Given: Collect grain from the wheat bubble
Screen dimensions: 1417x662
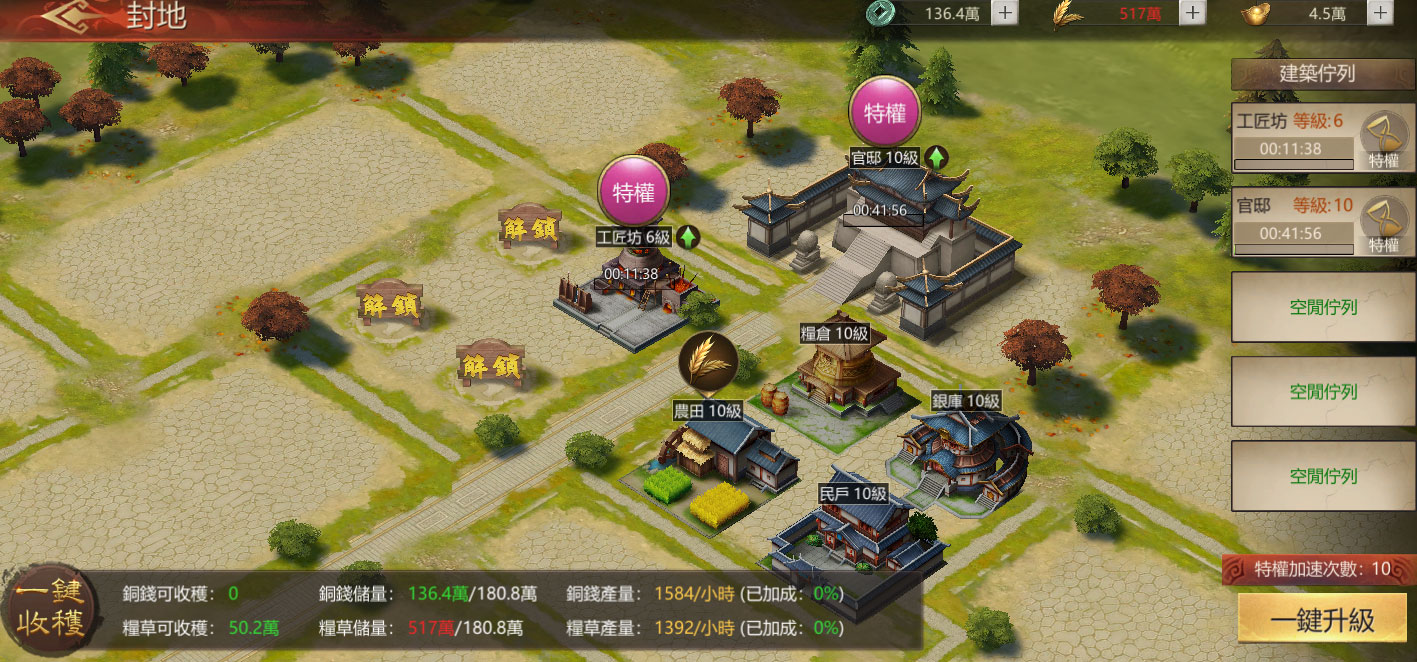Looking at the screenshot, I should [x=708, y=360].
